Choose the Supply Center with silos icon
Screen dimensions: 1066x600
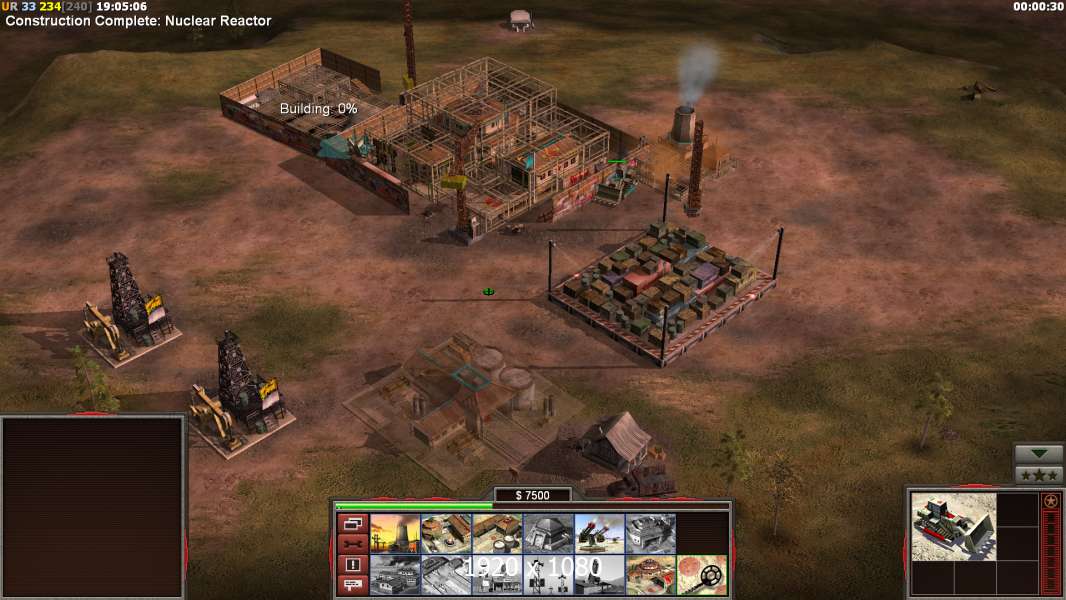[496, 534]
